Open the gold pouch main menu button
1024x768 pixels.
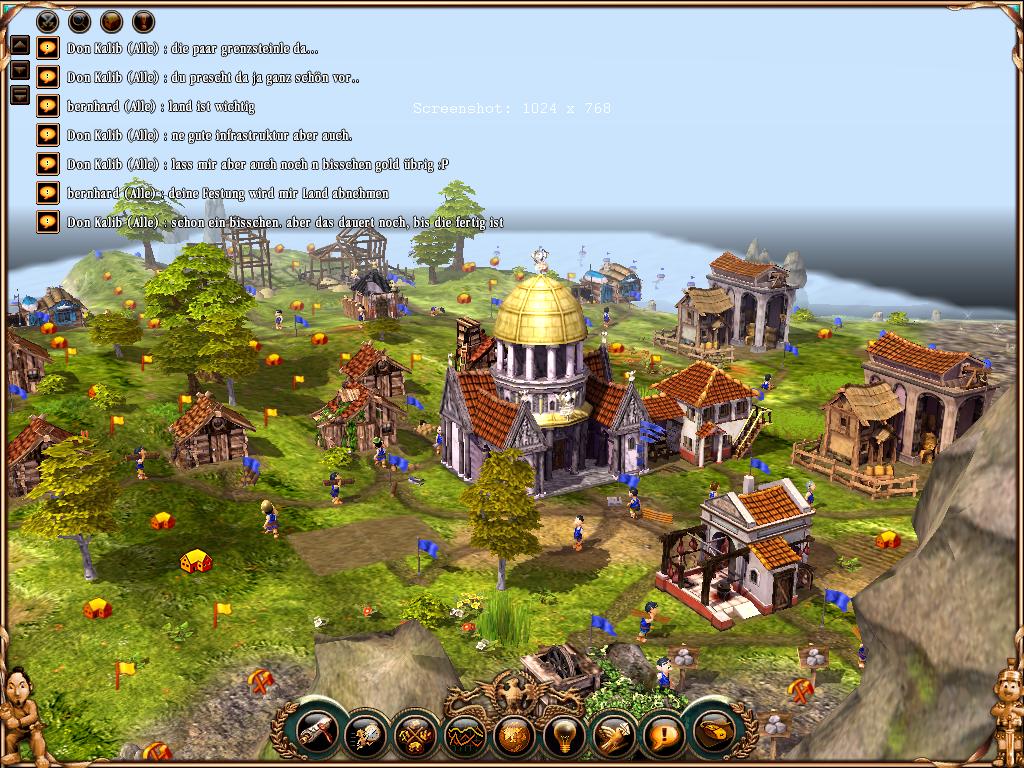pos(713,735)
